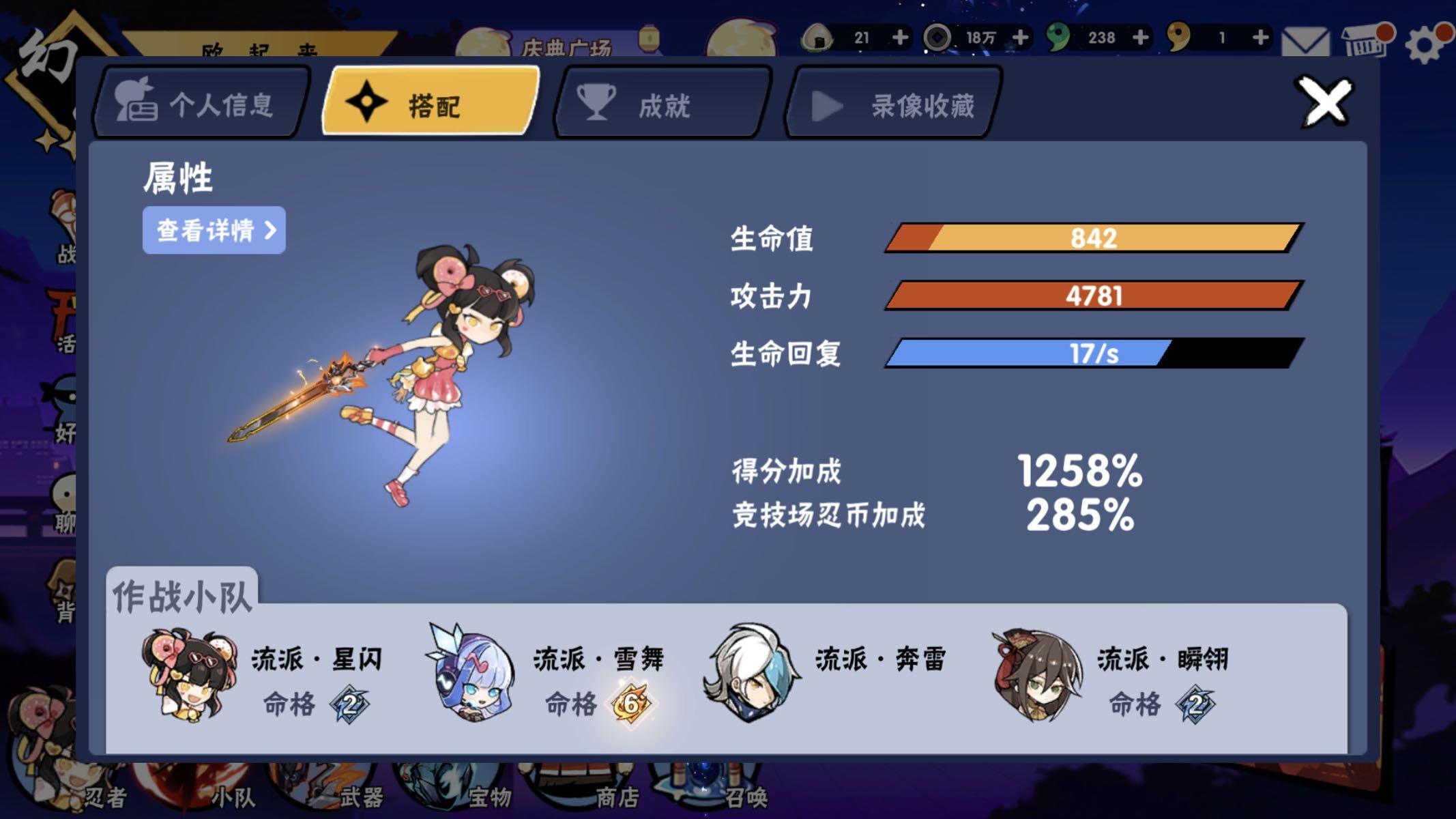1456x819 pixels.
Task: Open the mail inbox icon
Action: [x=1306, y=41]
